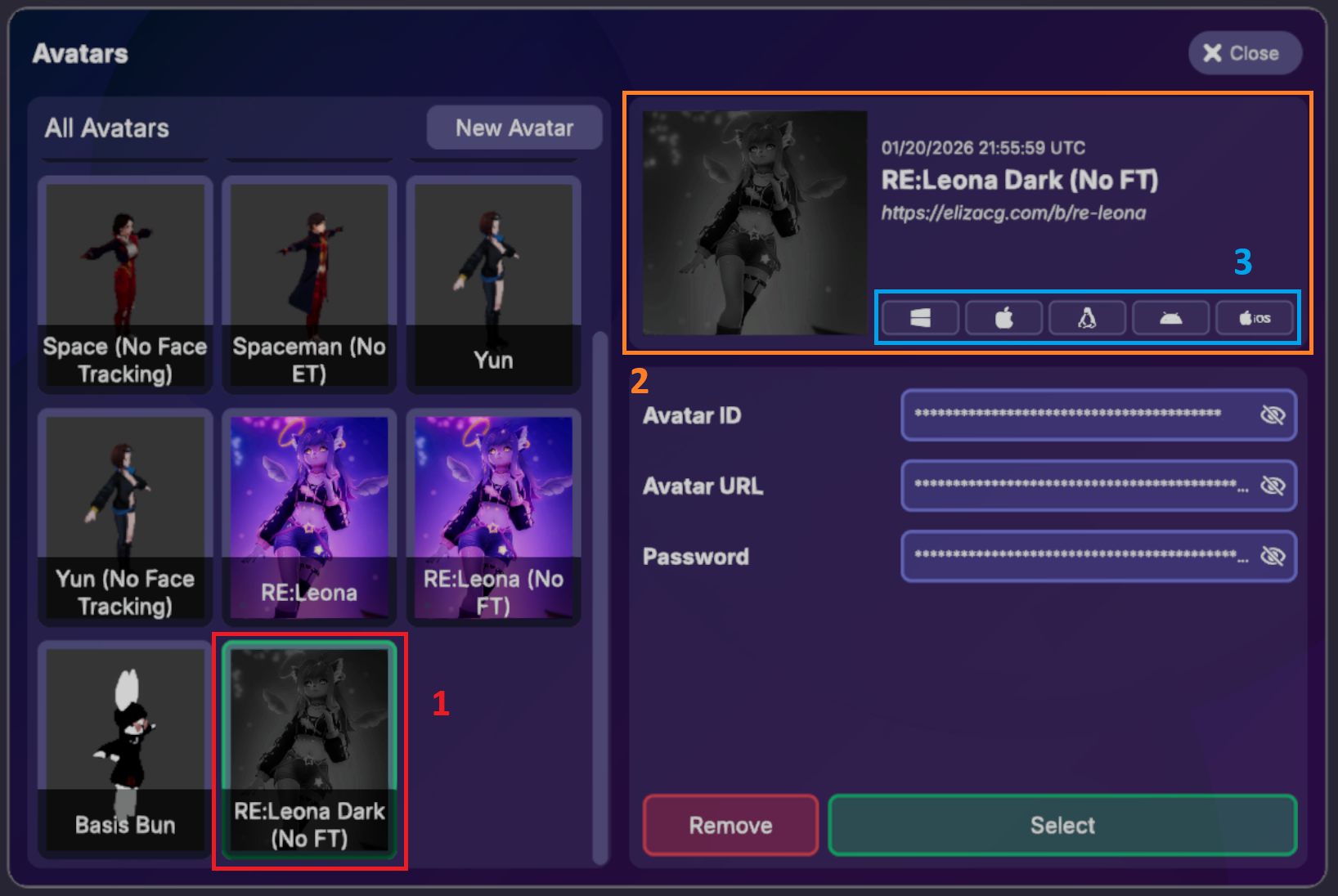Choose the macOS Apple platform icon
Image resolution: width=1338 pixels, height=896 pixels.
coord(1003,318)
